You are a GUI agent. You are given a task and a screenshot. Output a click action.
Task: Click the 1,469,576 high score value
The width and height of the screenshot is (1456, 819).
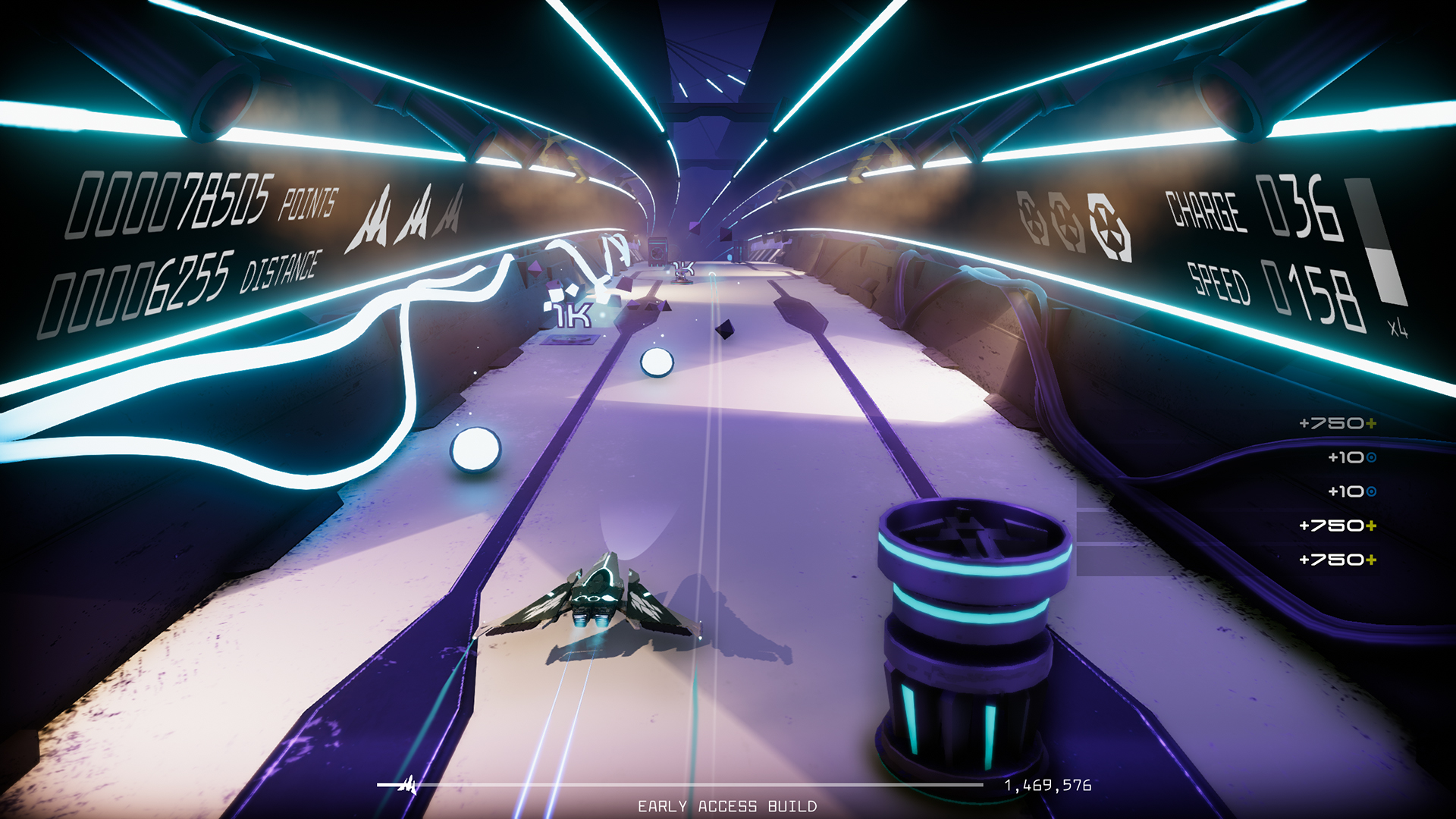point(1046,786)
